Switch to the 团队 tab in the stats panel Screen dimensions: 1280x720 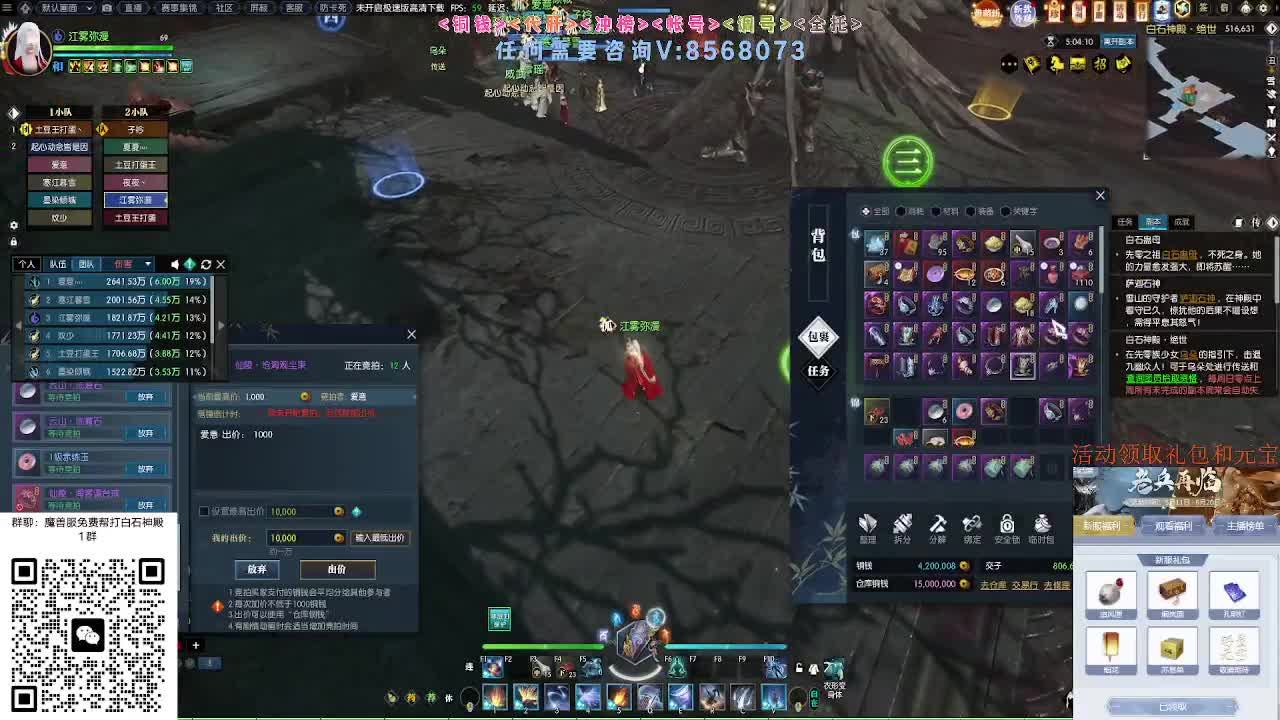[86, 264]
